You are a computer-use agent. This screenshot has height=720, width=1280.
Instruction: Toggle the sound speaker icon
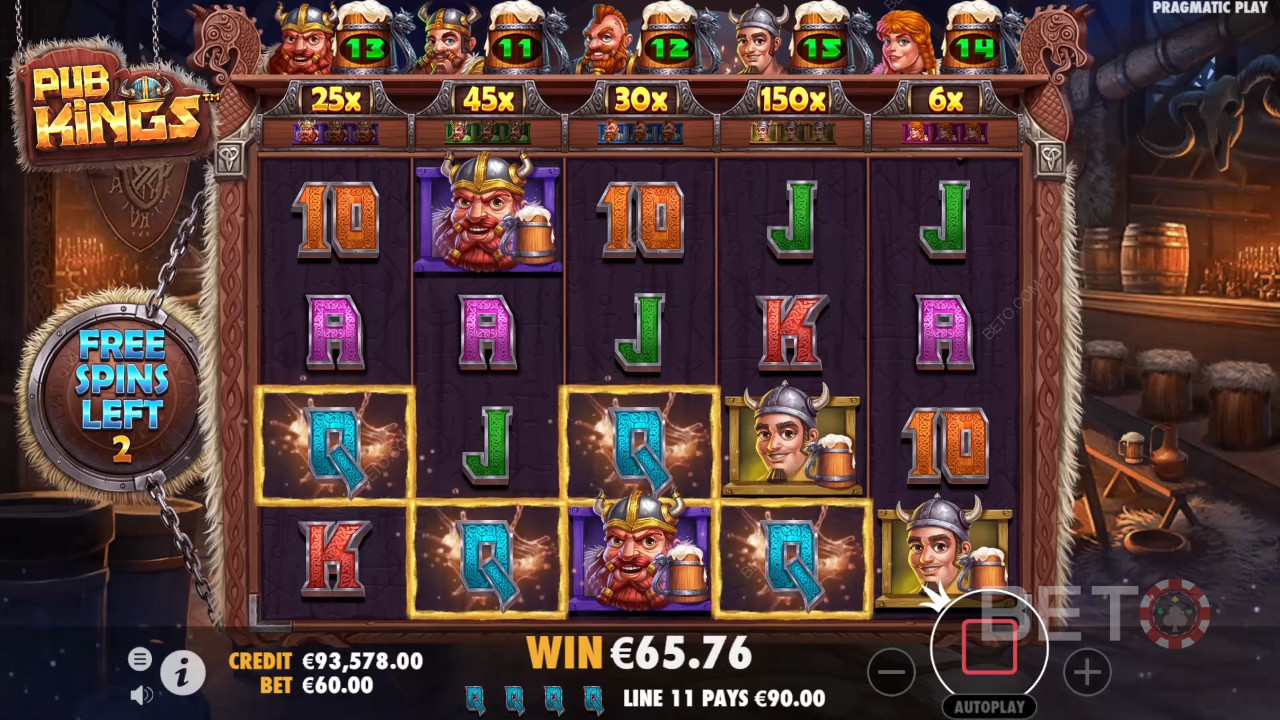(x=141, y=694)
